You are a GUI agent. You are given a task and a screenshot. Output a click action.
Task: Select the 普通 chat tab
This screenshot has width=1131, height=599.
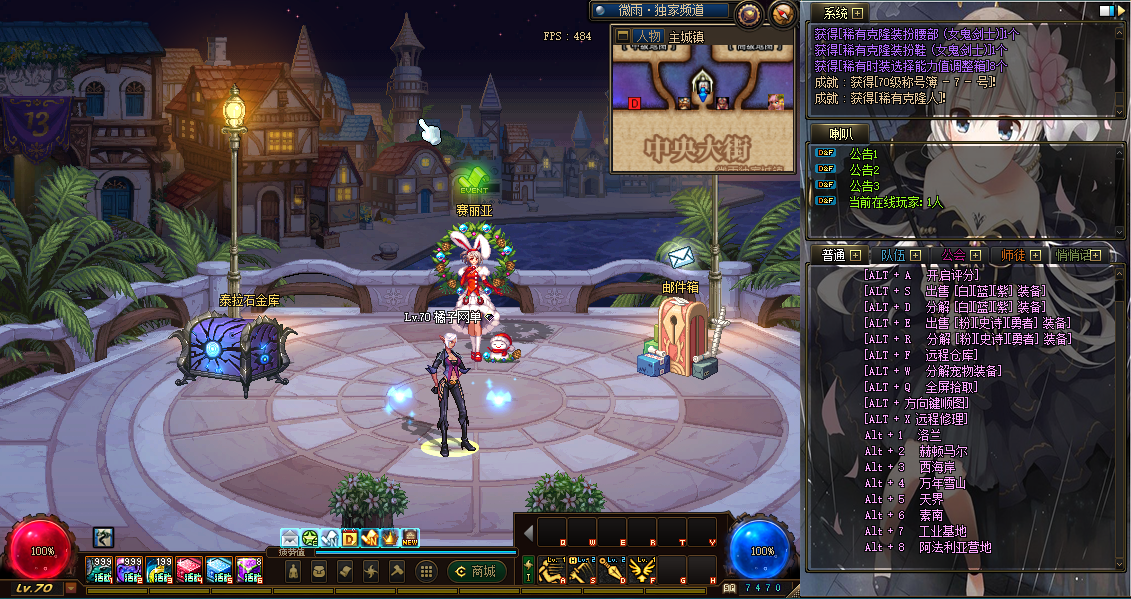pos(833,255)
